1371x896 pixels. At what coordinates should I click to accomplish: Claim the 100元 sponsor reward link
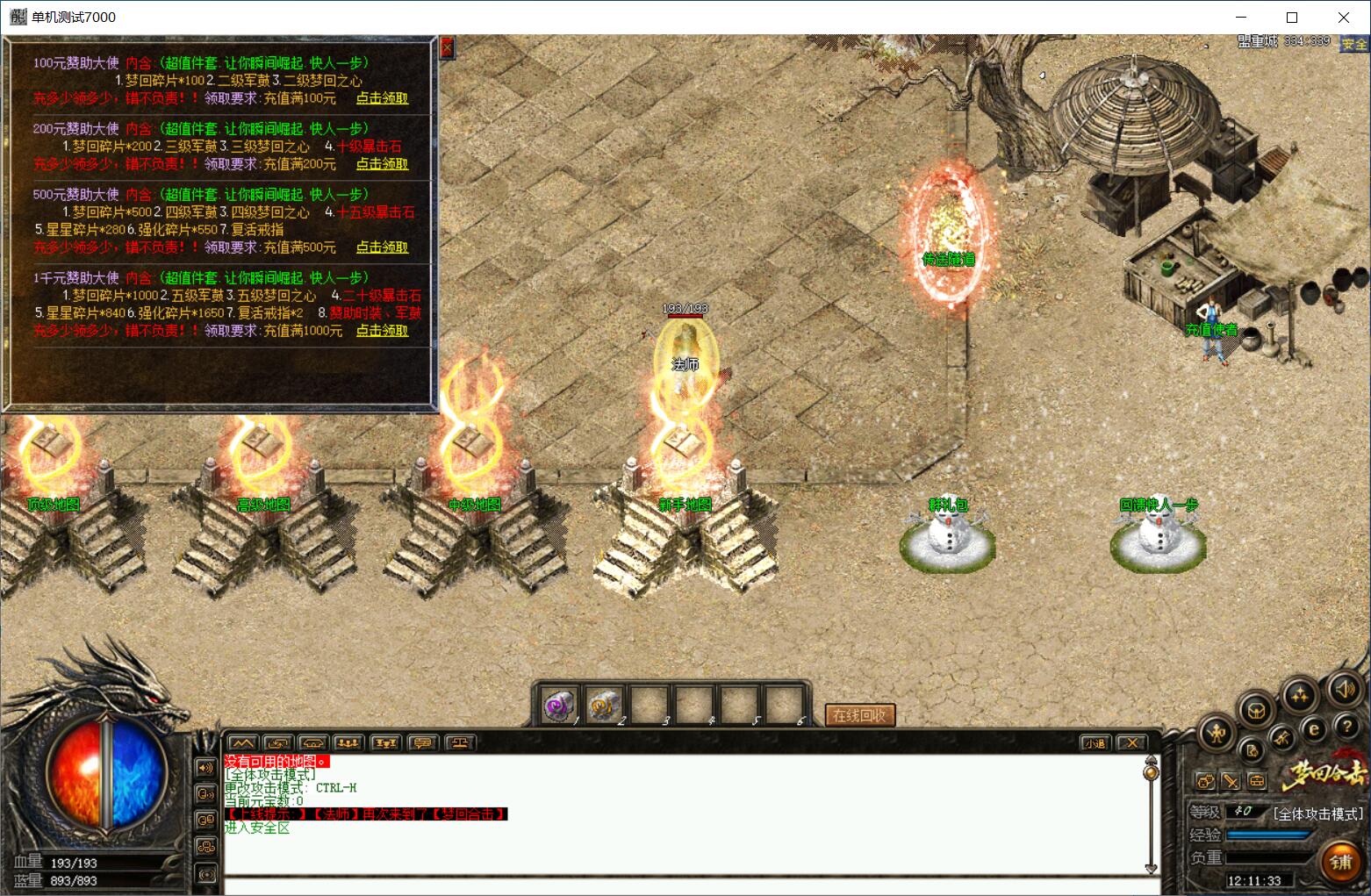382,98
